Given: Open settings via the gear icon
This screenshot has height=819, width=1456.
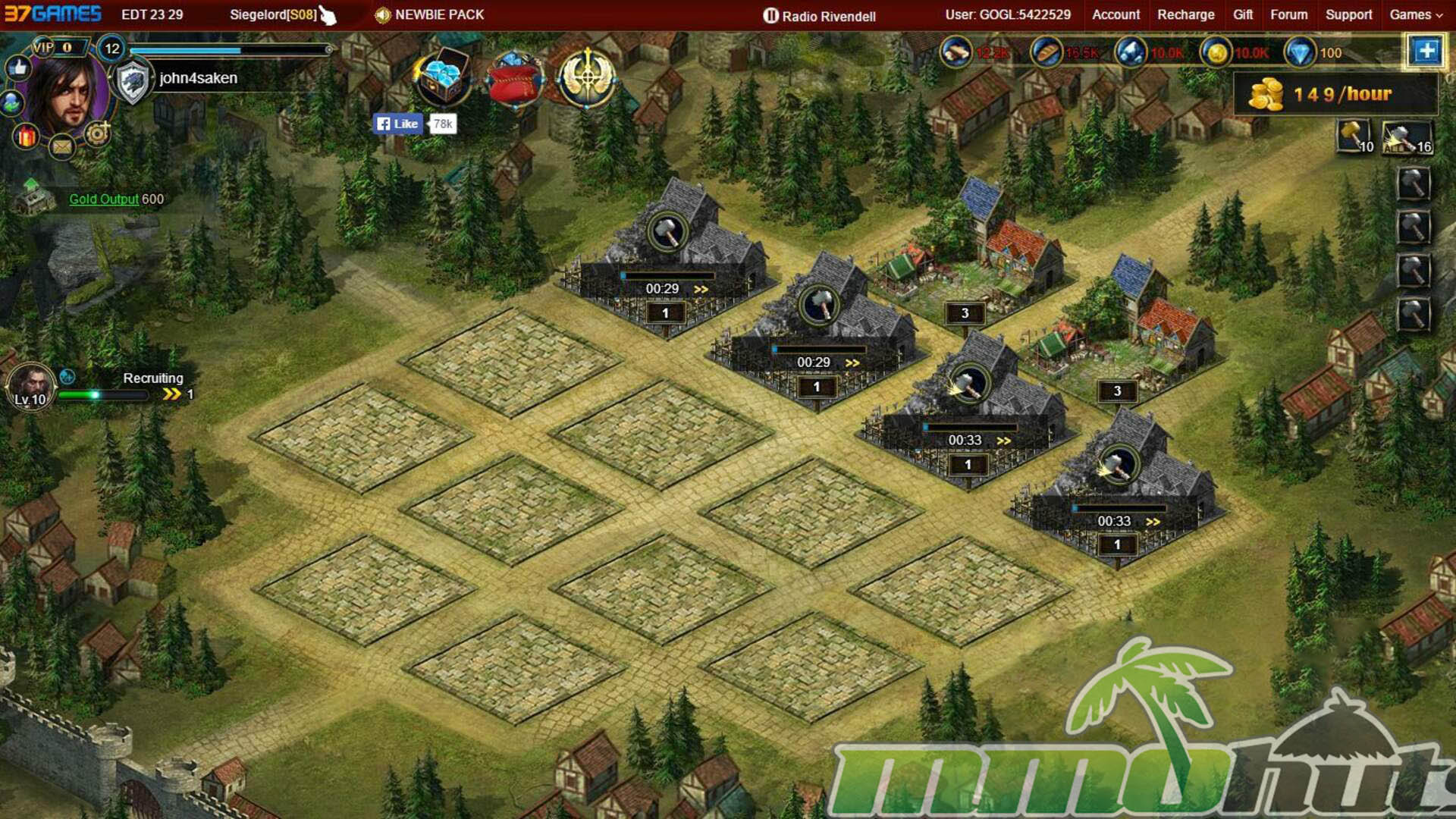Looking at the screenshot, I should pos(97,135).
